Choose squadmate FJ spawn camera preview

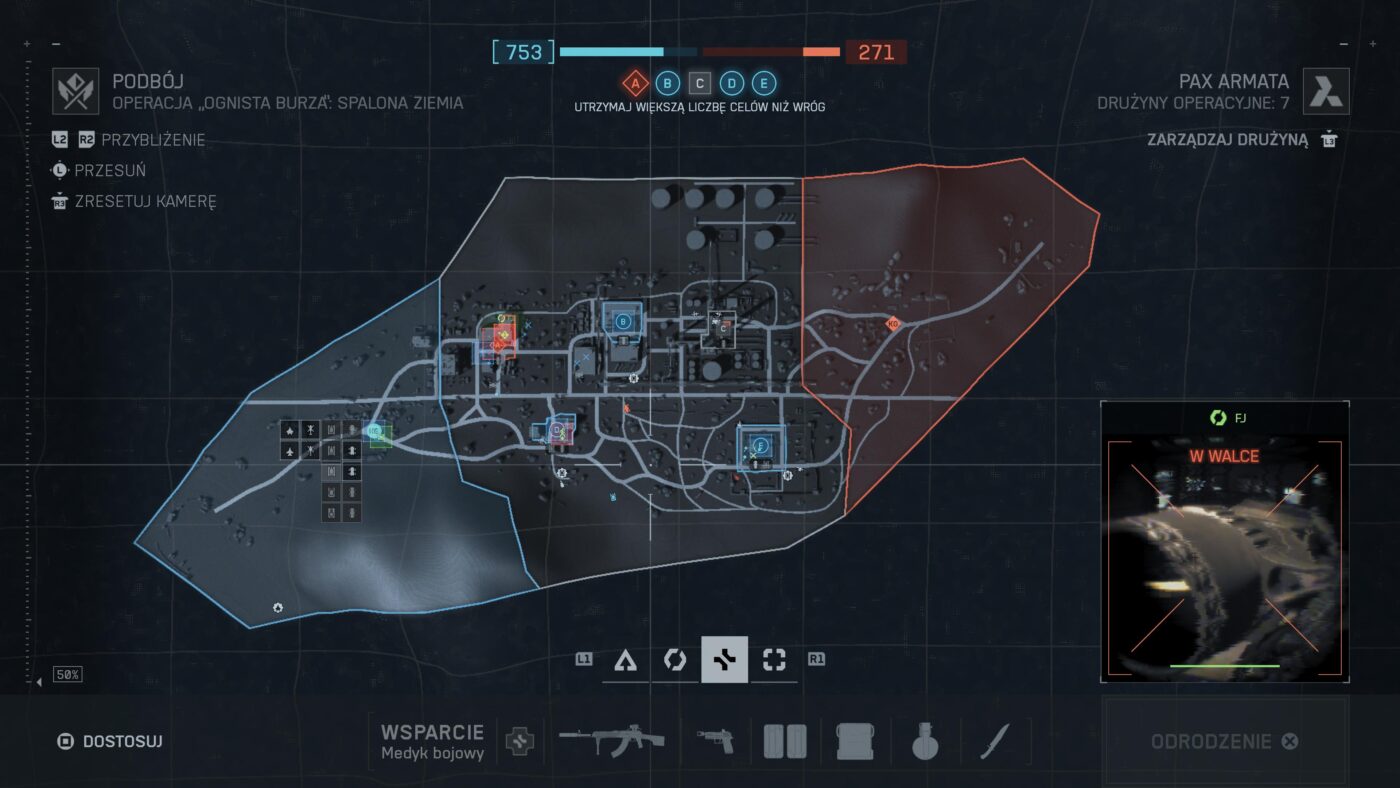[x=1224, y=540]
